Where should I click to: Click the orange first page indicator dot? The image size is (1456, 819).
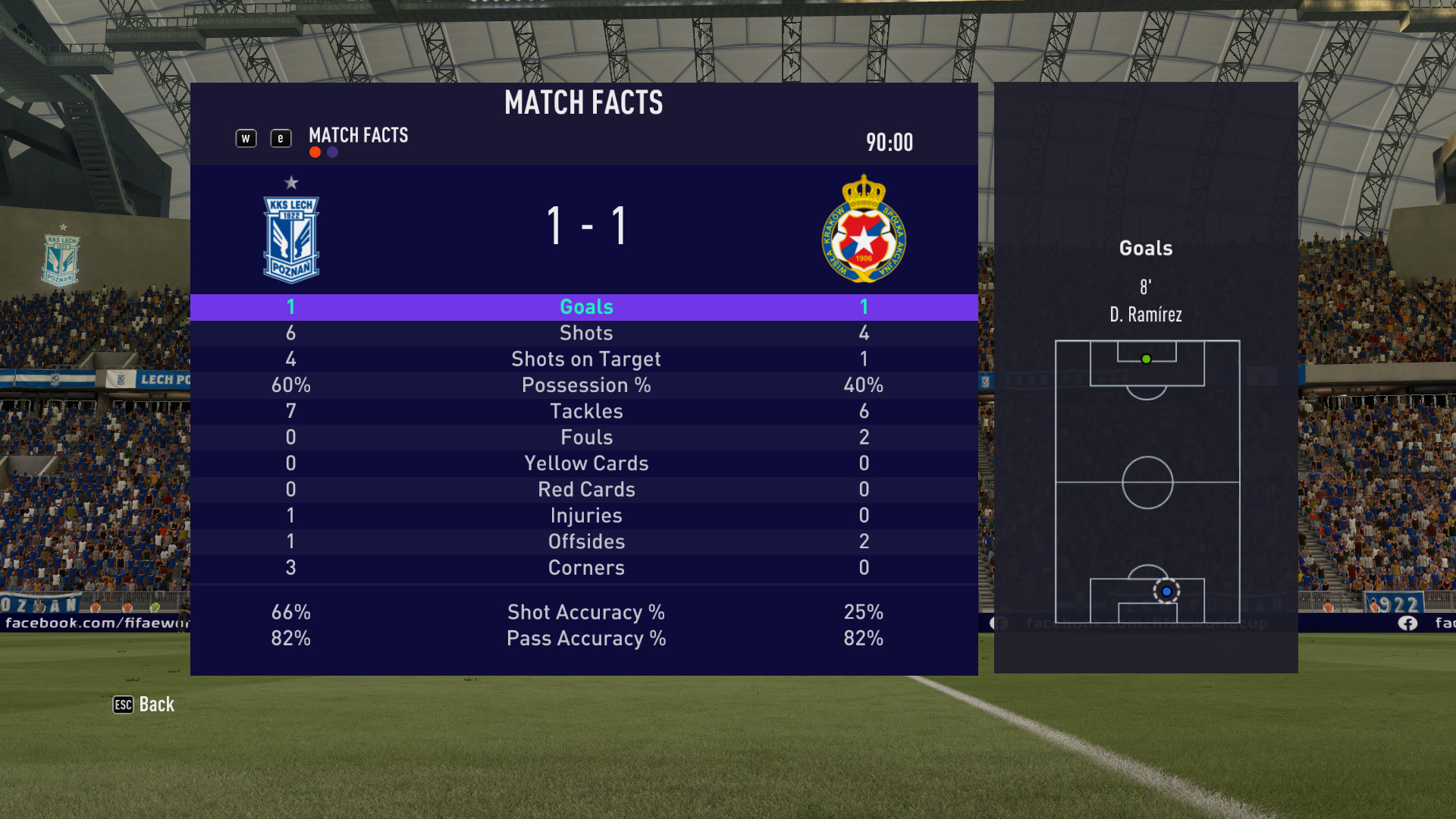pos(315,152)
